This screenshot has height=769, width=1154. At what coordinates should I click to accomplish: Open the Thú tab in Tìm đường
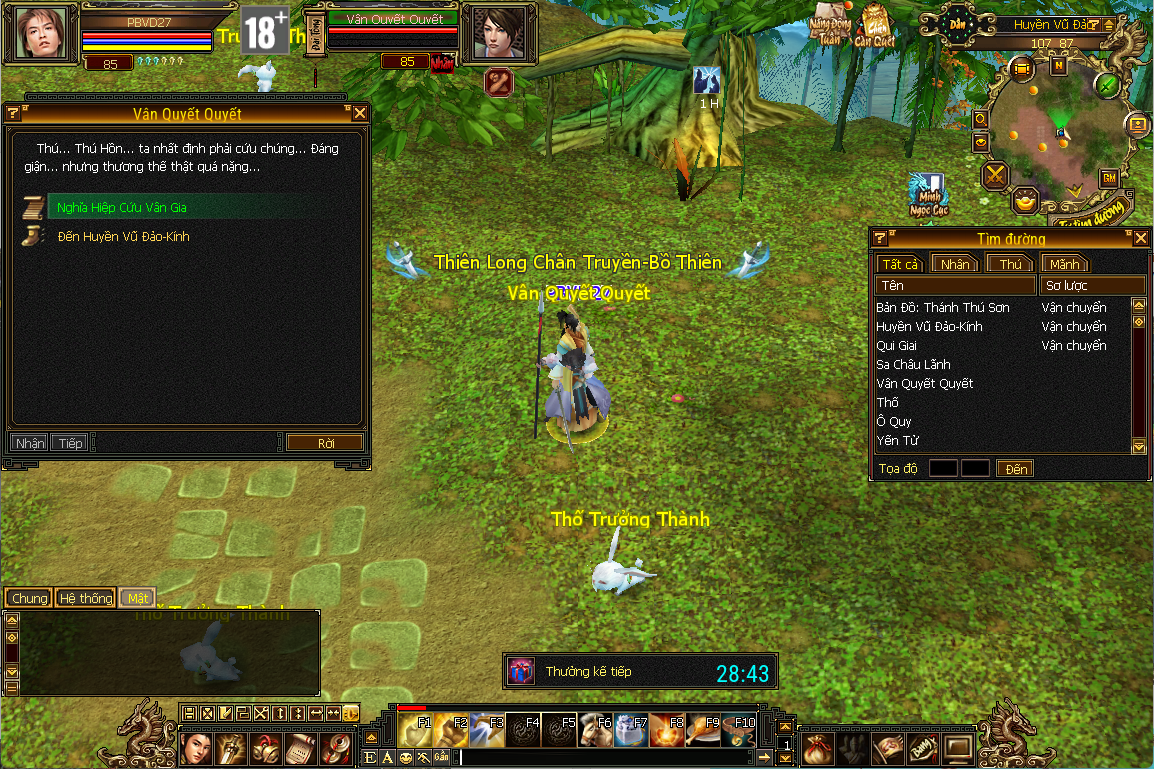click(x=1010, y=264)
